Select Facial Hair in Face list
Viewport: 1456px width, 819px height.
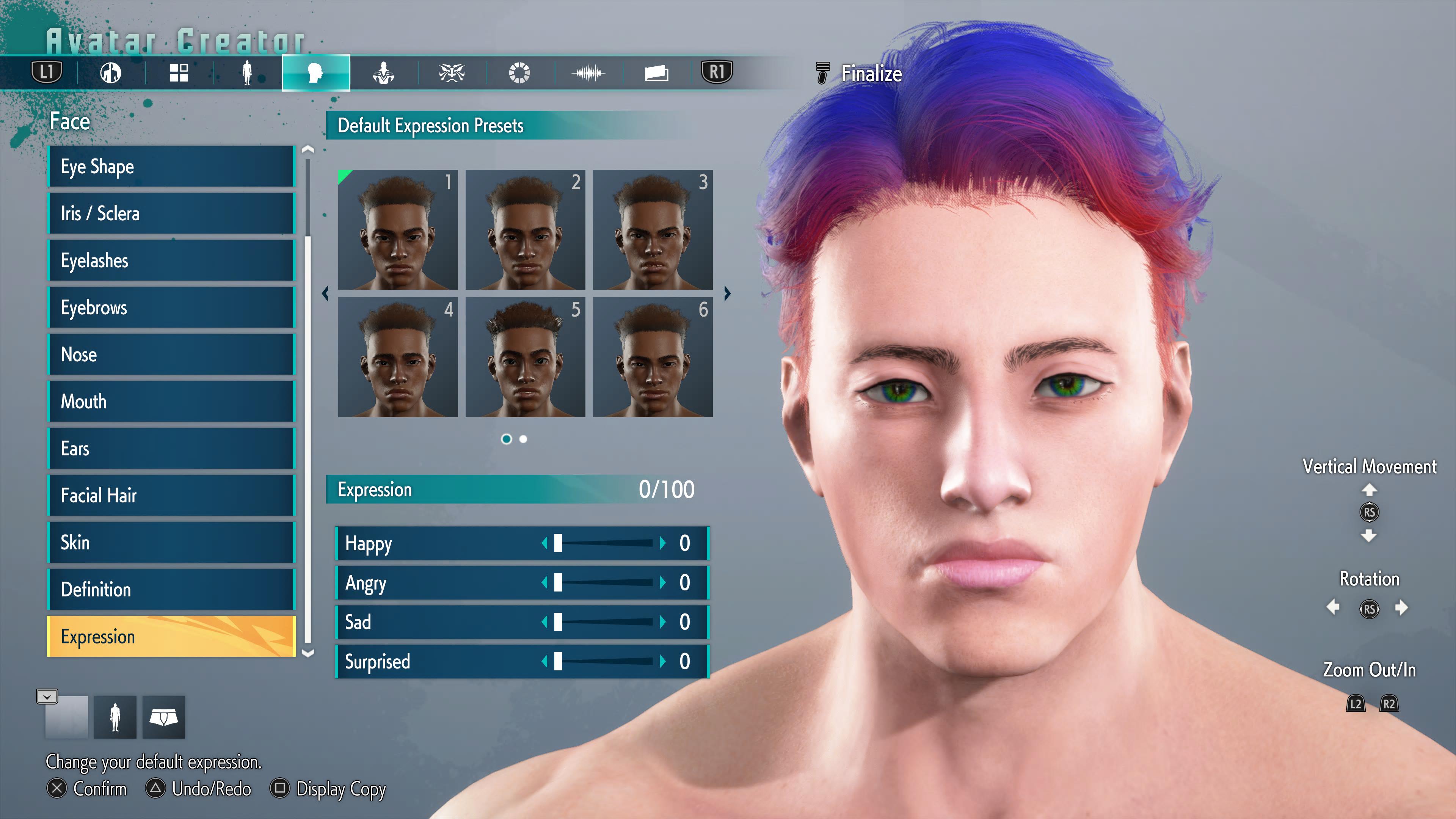(171, 496)
